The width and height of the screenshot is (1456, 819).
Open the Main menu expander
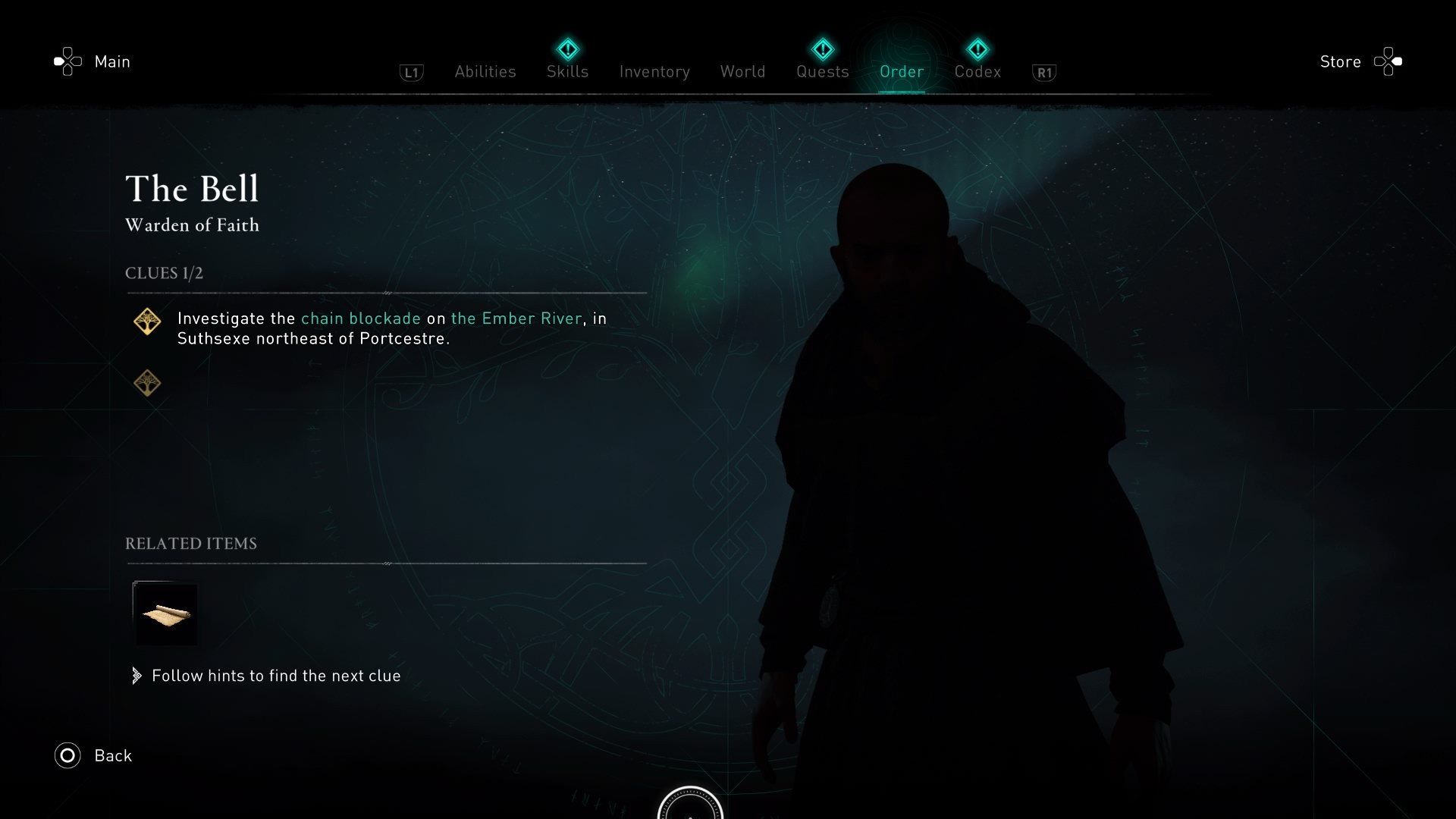(111, 61)
